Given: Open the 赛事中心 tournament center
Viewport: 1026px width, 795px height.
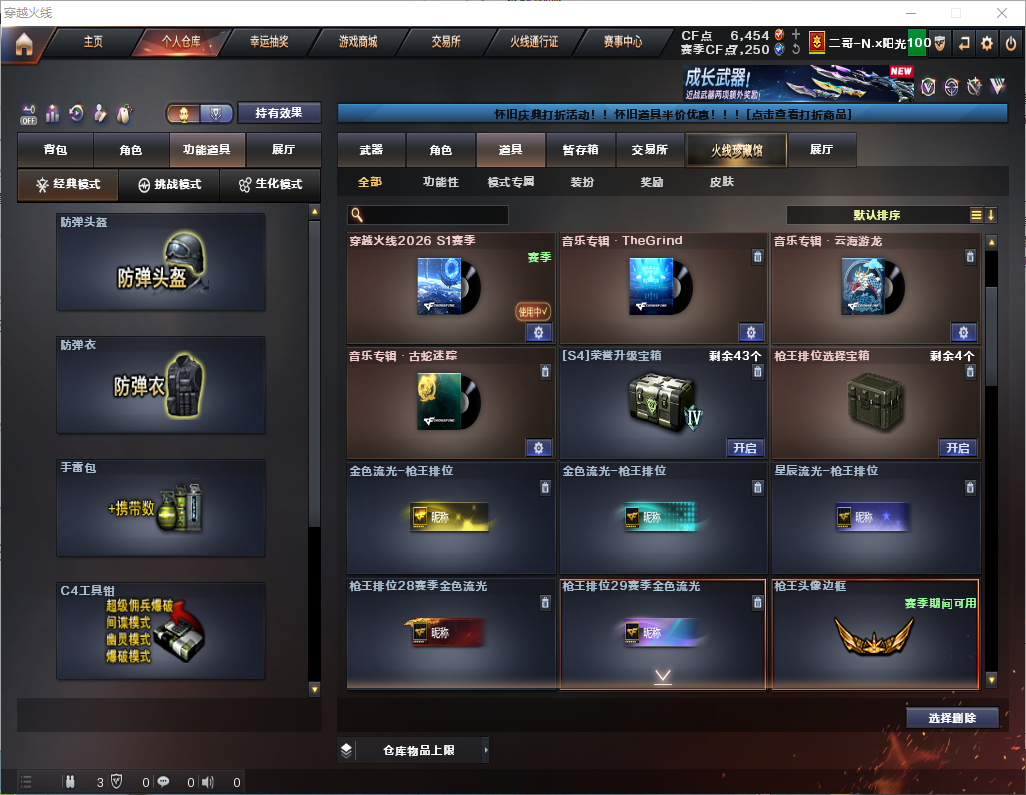Looking at the screenshot, I should 622,42.
